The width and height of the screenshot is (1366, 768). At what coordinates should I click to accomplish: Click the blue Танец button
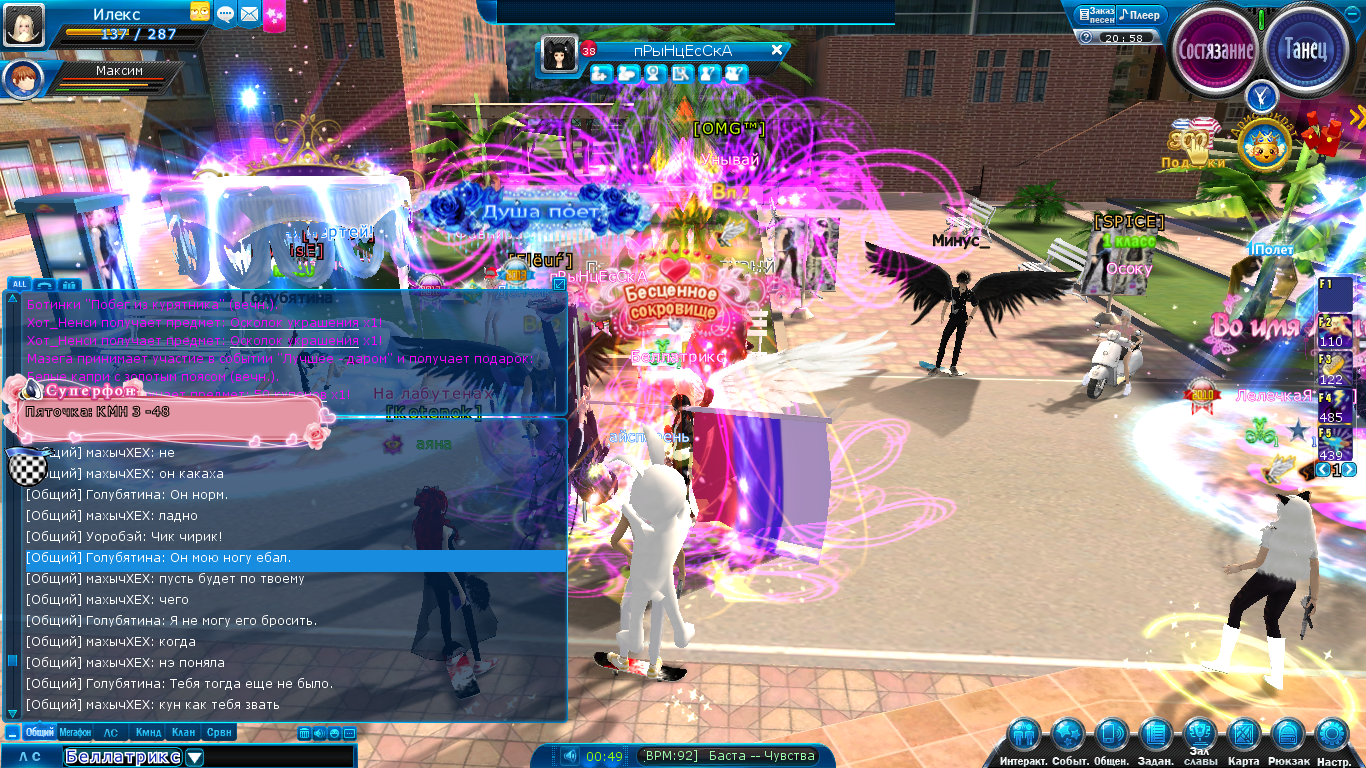(1305, 48)
